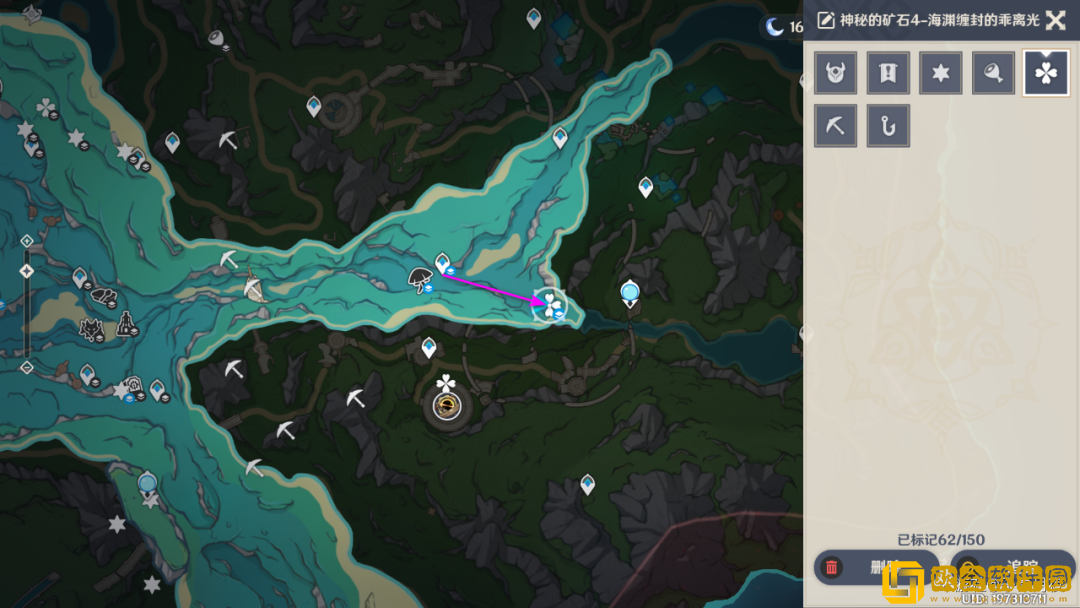The height and width of the screenshot is (608, 1080).
Task: Select the gold-ringed domain marker on the map
Action: click(446, 405)
